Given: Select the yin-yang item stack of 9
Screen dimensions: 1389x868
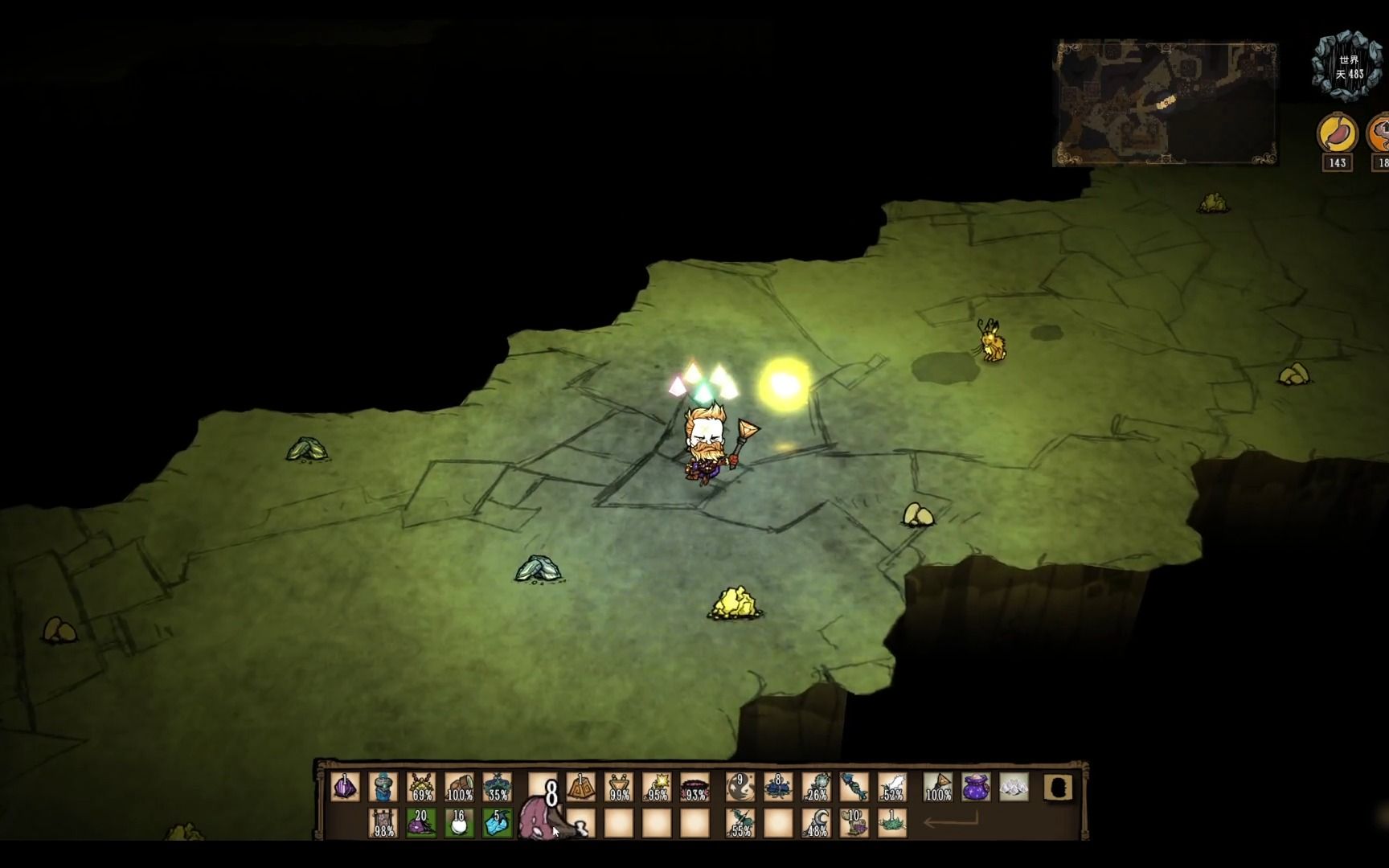Looking at the screenshot, I should [740, 787].
